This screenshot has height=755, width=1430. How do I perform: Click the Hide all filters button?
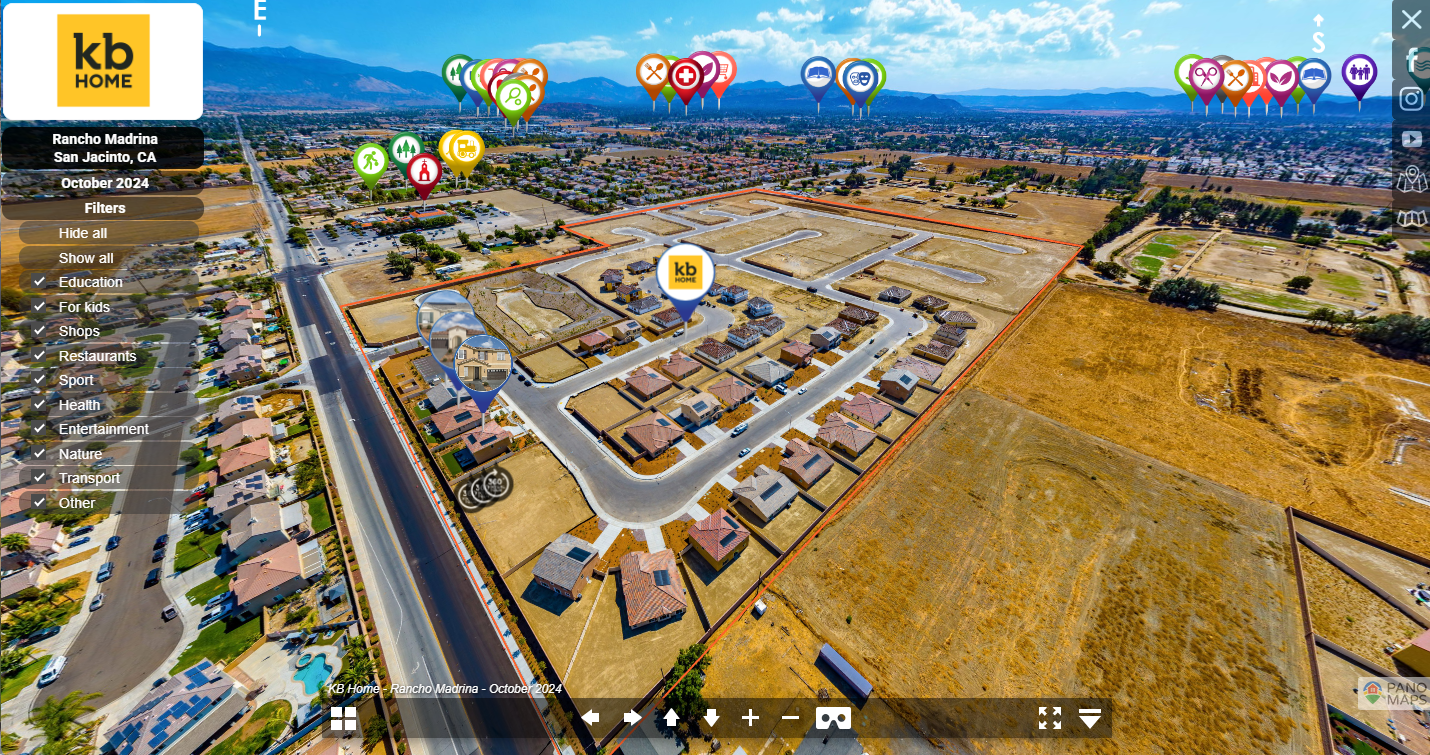coord(83,233)
